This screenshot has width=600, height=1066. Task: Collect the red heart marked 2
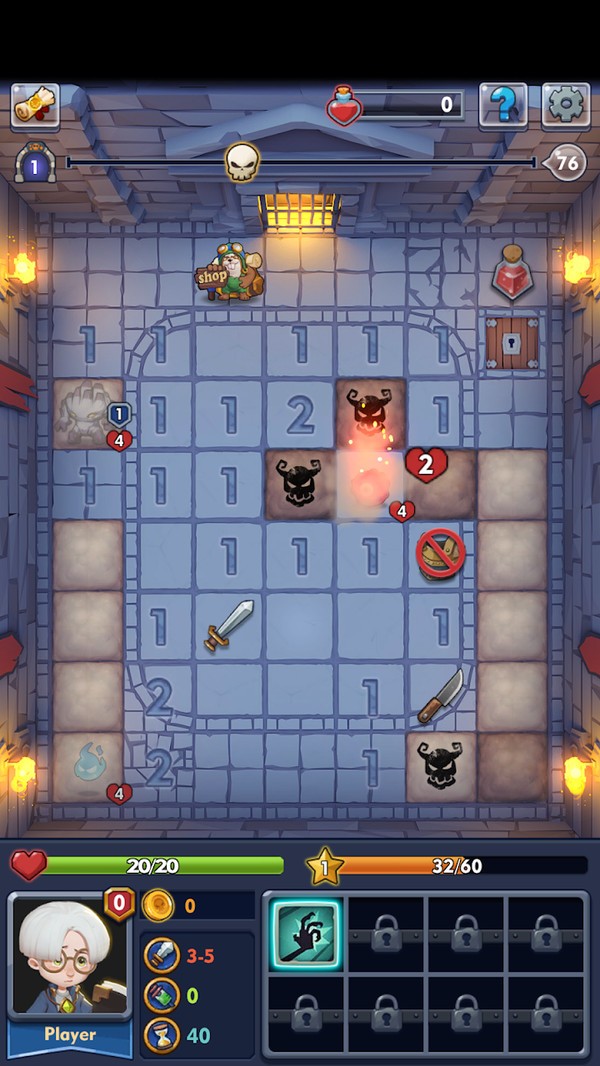pyautogui.click(x=426, y=465)
